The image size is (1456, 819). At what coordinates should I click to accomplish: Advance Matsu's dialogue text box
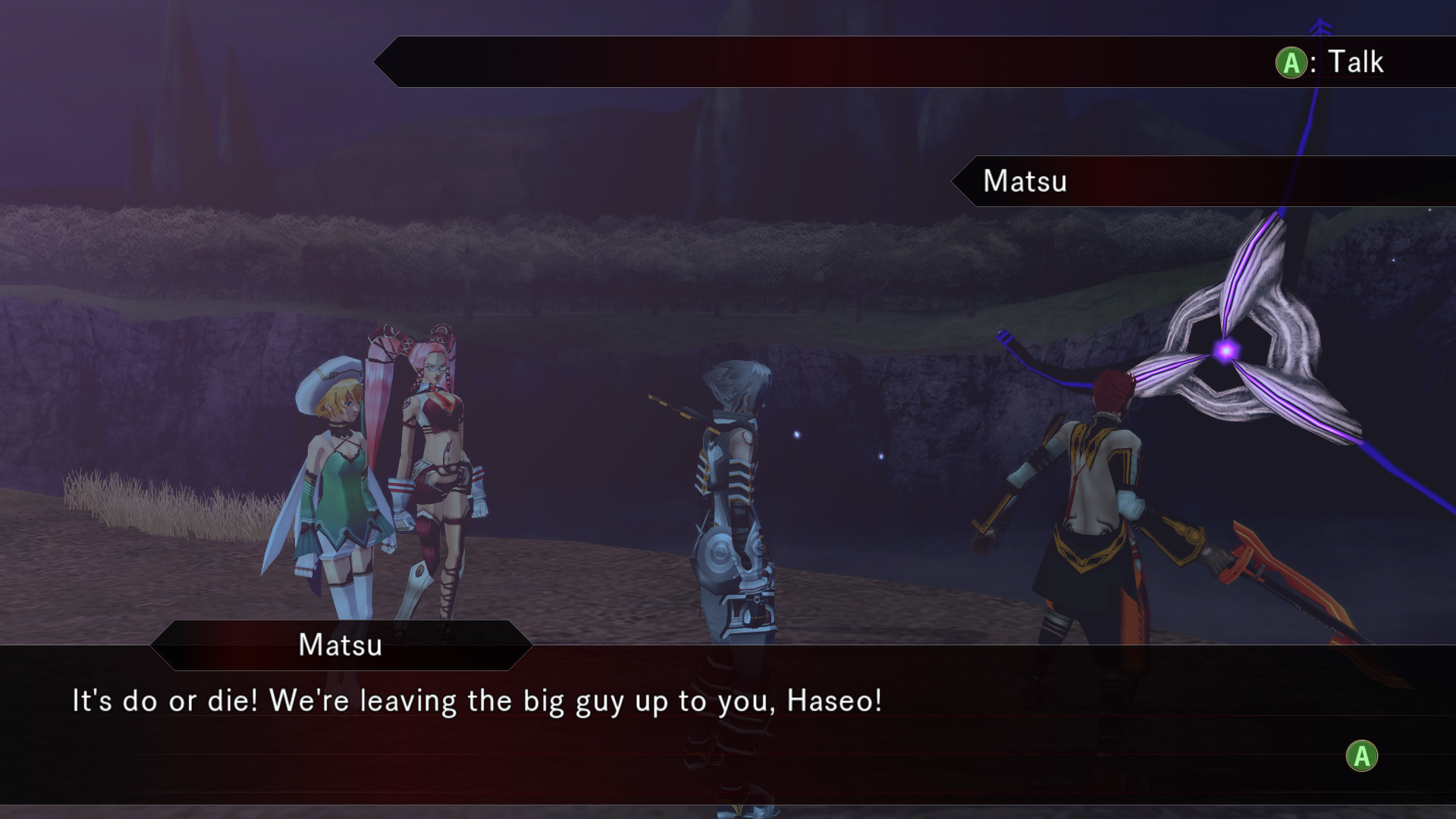point(1361,755)
